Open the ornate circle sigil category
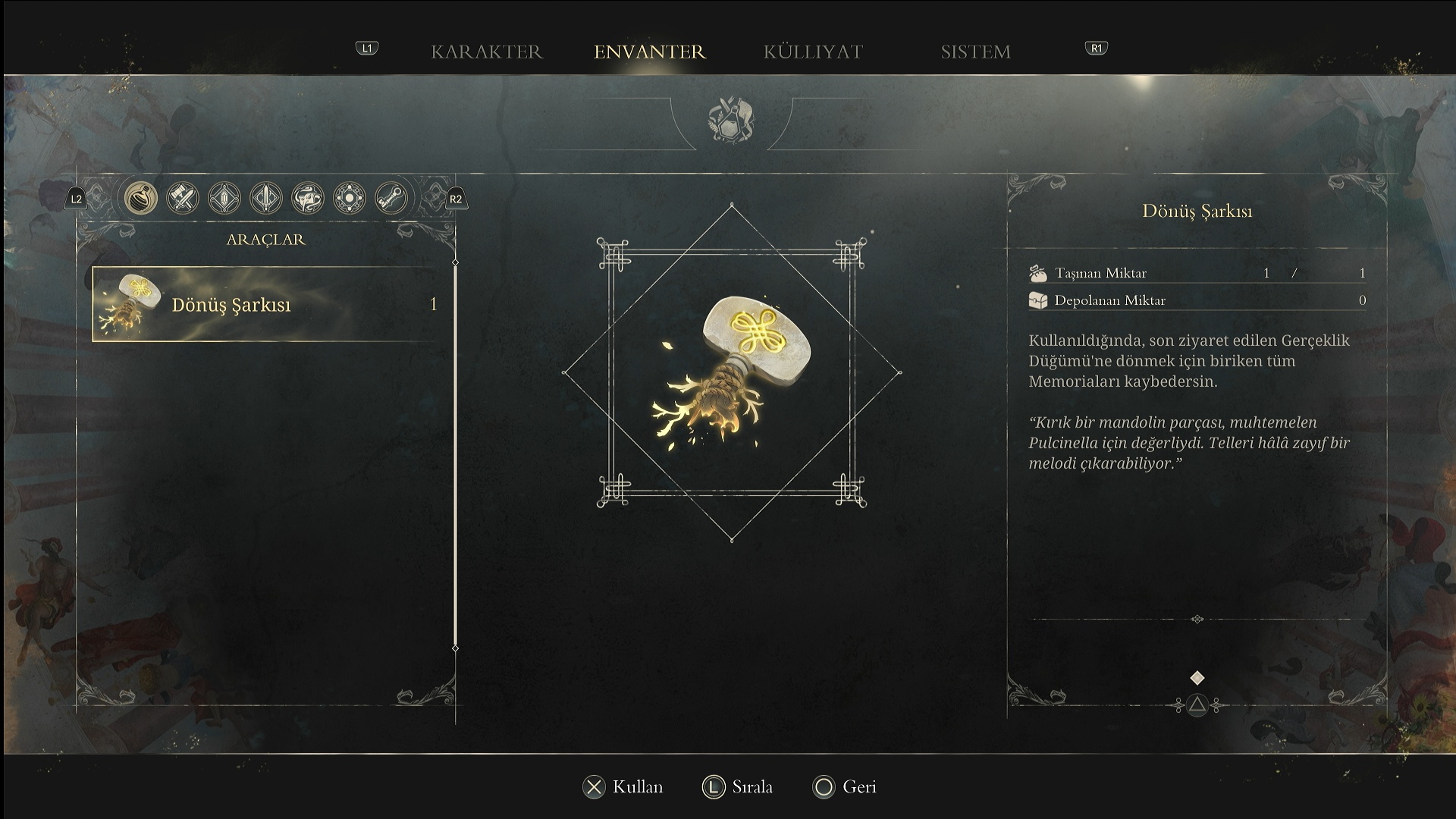This screenshot has height=819, width=1456. coord(350,199)
